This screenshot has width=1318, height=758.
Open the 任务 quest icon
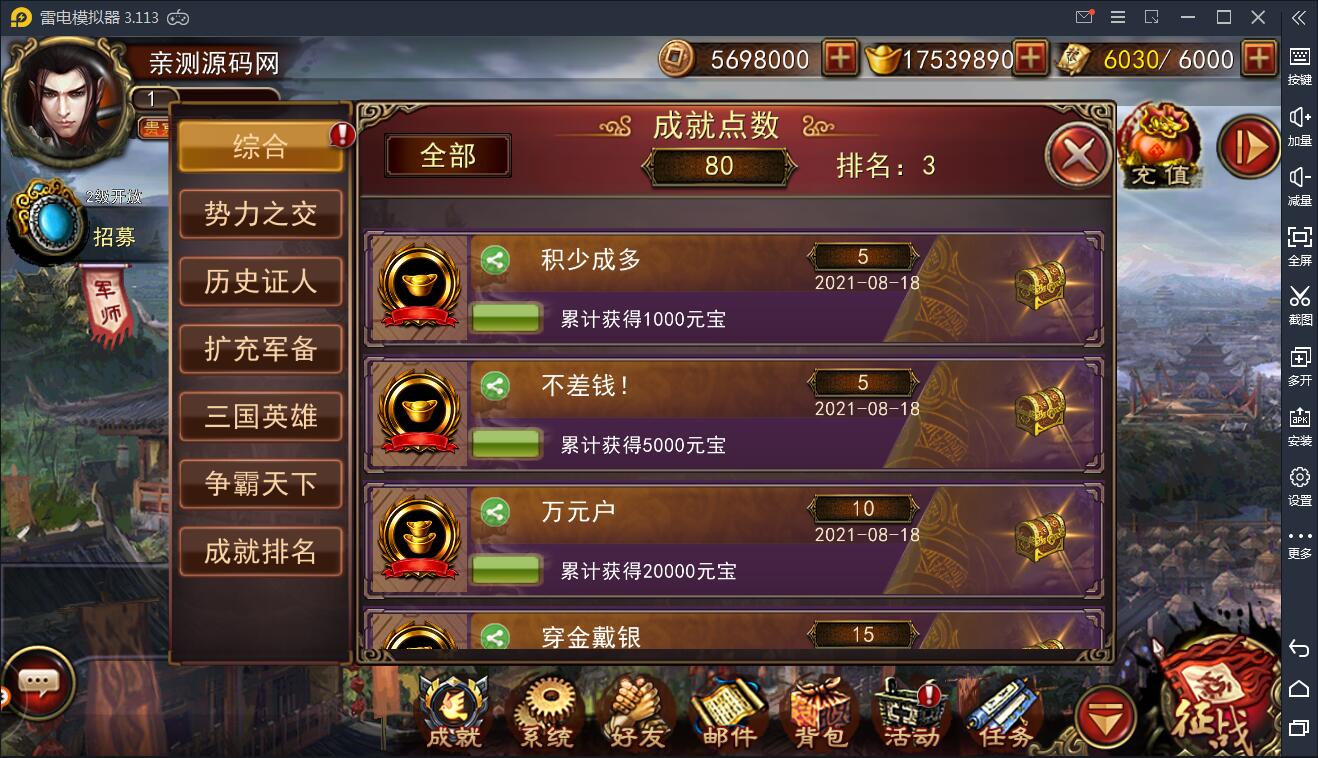coord(1004,710)
